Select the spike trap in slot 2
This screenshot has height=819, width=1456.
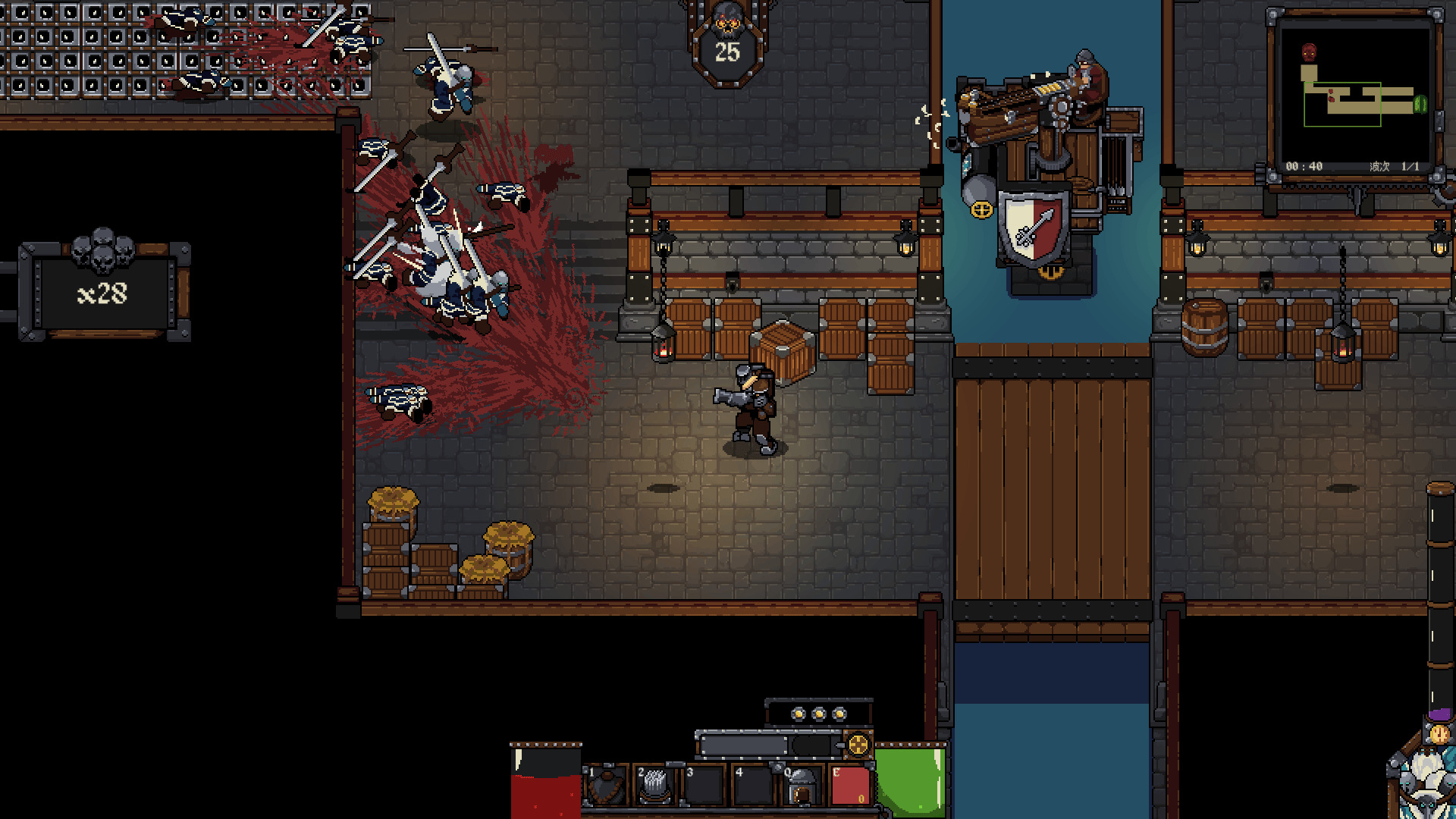point(654,786)
